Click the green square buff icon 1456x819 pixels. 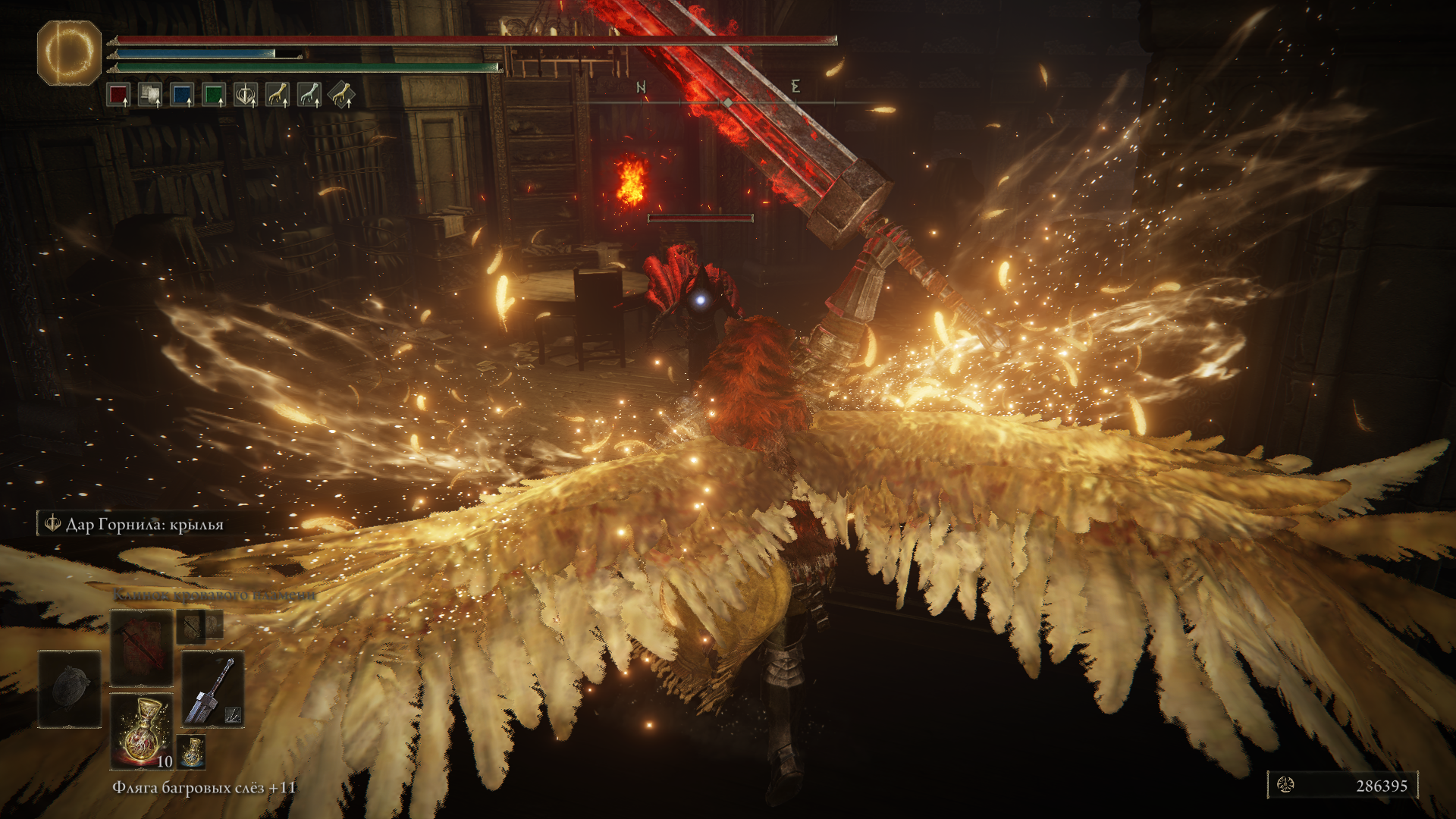(214, 95)
